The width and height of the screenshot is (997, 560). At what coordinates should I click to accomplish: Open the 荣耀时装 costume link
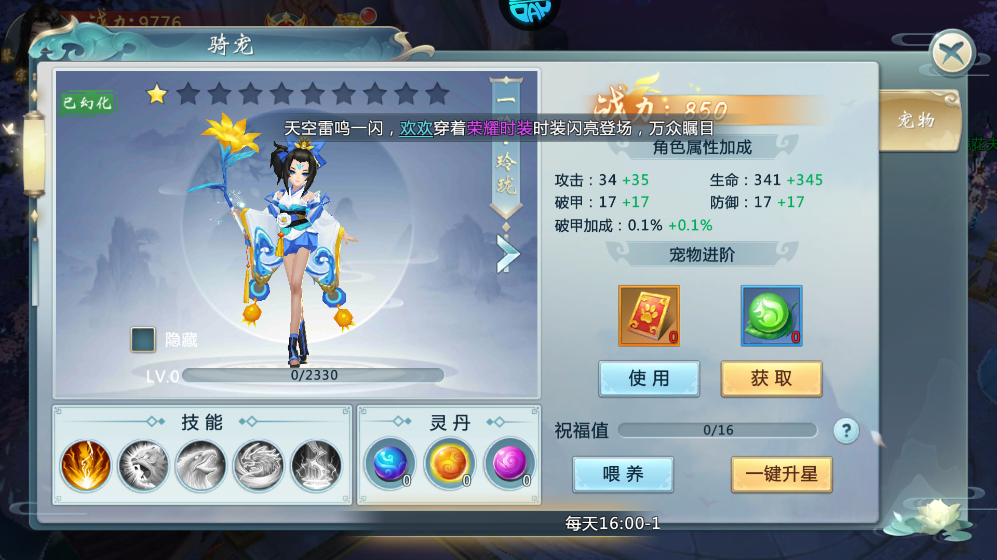[499, 129]
